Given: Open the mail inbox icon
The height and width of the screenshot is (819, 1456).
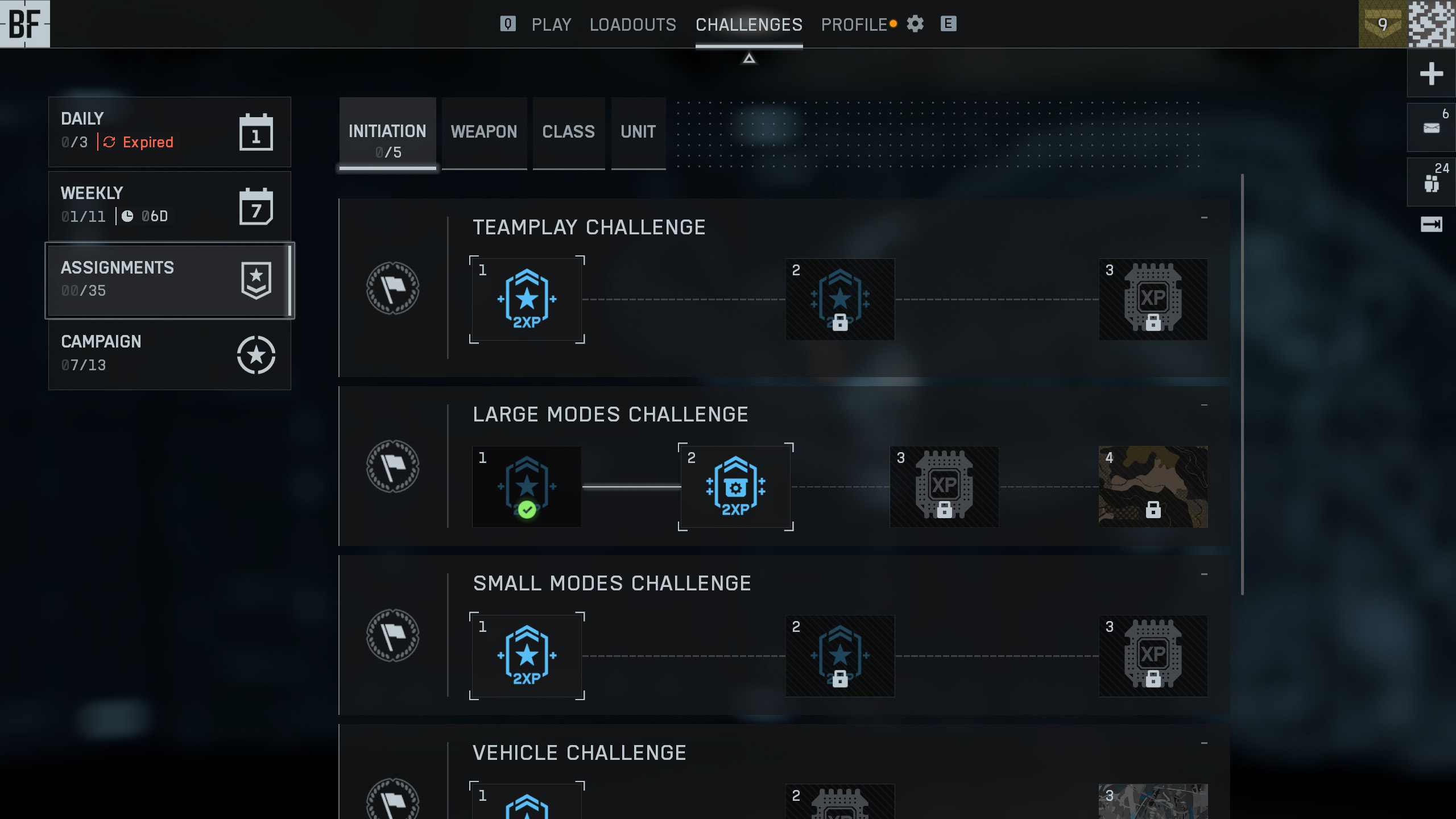Looking at the screenshot, I should [x=1431, y=128].
